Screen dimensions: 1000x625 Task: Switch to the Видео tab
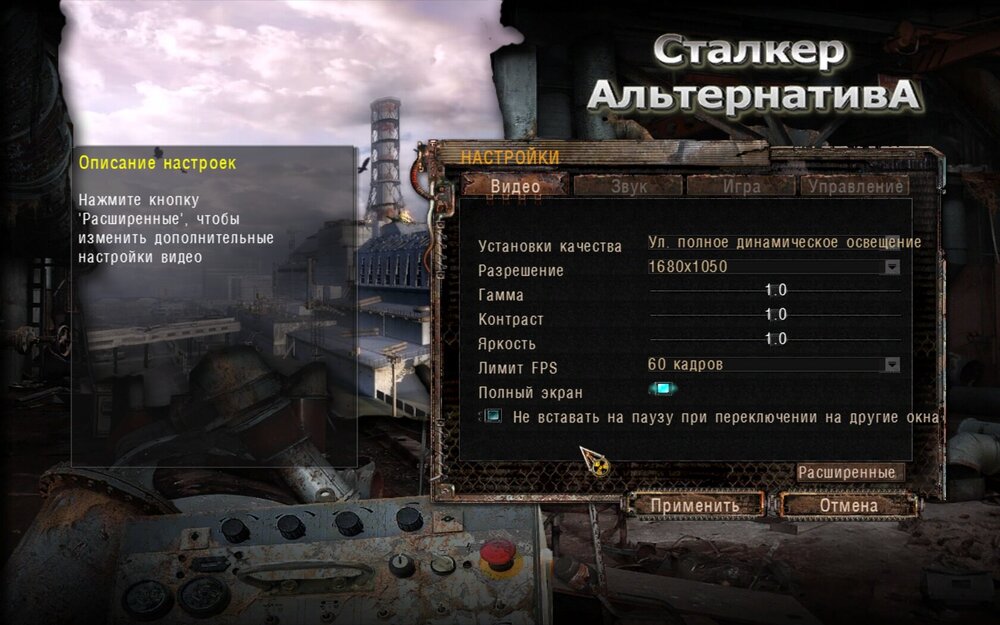515,186
